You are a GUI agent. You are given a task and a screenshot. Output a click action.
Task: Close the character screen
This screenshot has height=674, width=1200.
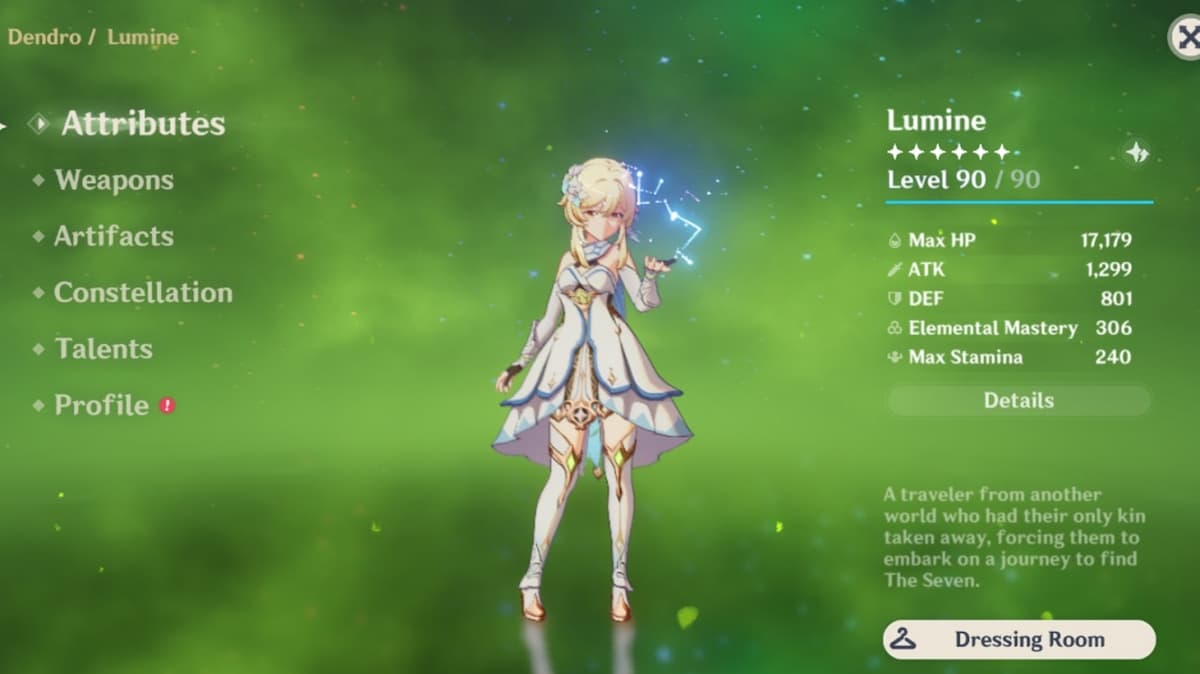1185,38
